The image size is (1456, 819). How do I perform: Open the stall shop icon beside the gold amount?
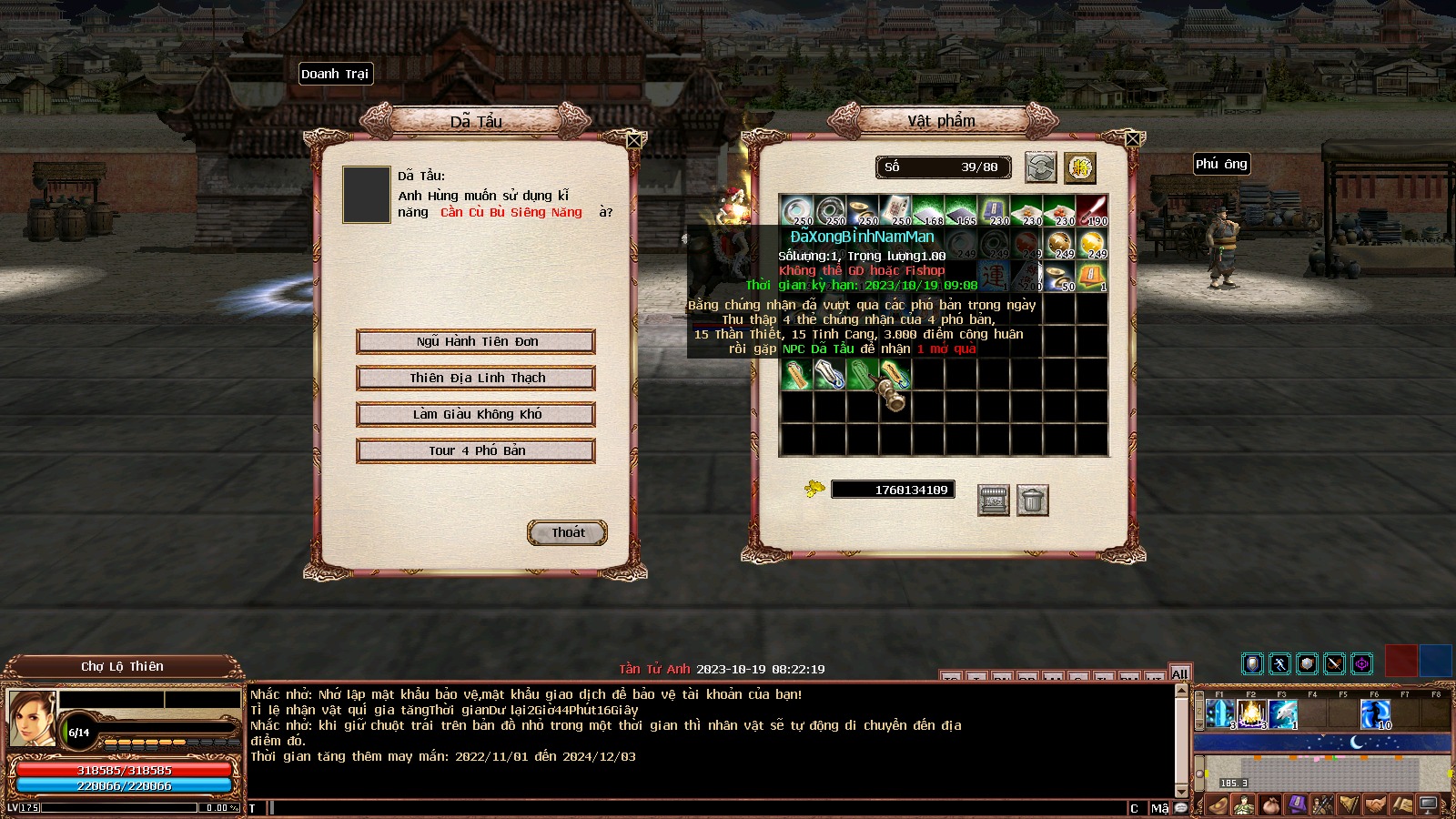993,500
